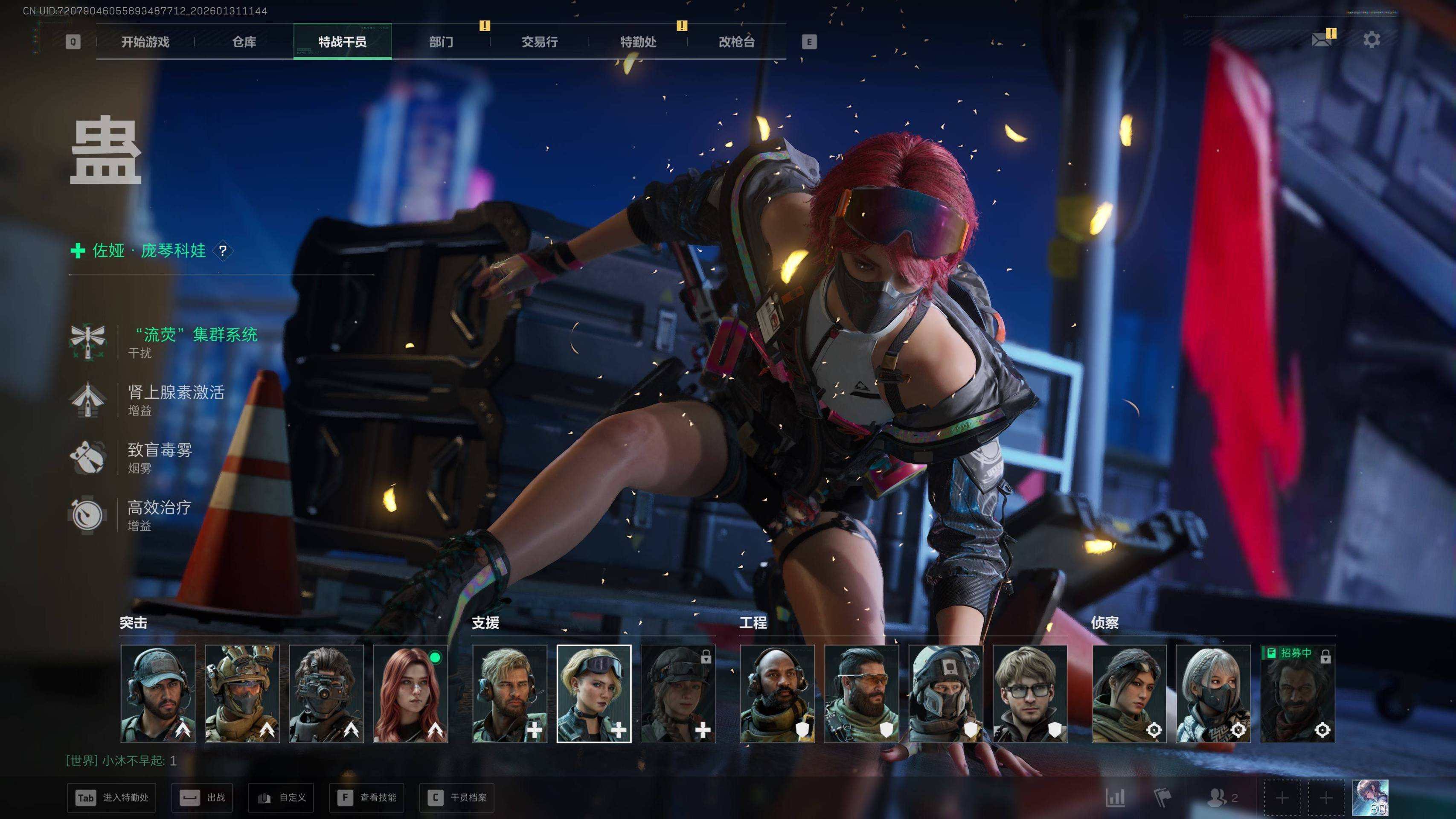Open the player avatar in bottom bar
The width and height of the screenshot is (1456, 819).
click(1370, 798)
